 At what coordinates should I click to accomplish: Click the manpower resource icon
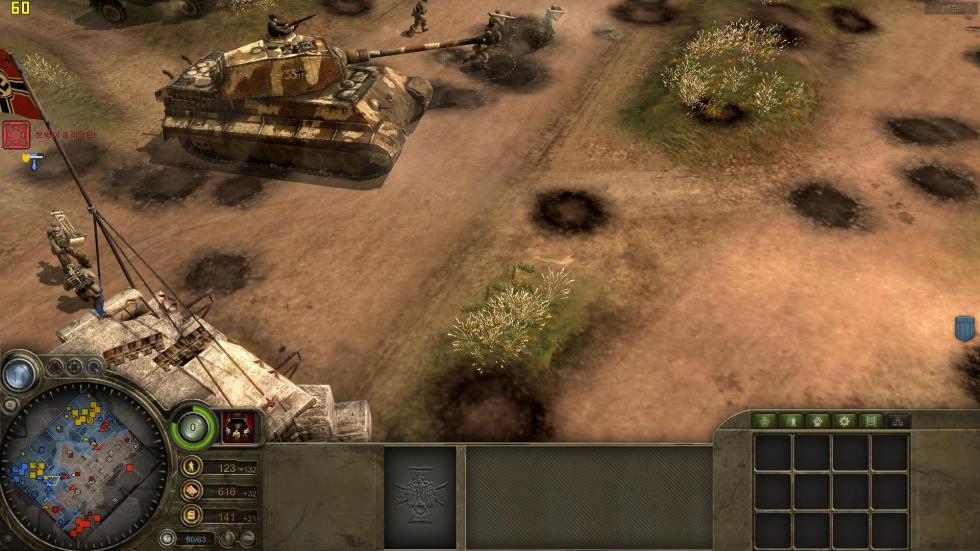(191, 467)
